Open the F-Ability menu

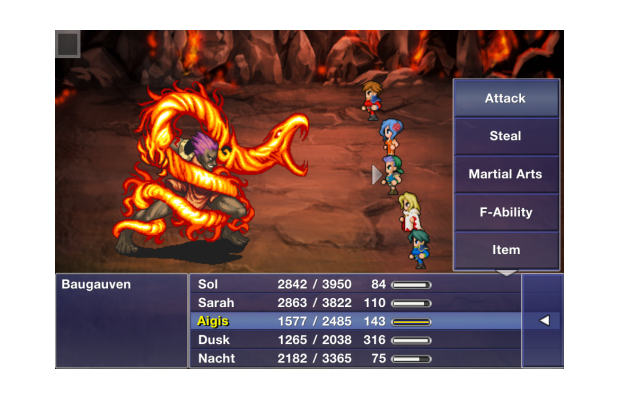point(505,212)
